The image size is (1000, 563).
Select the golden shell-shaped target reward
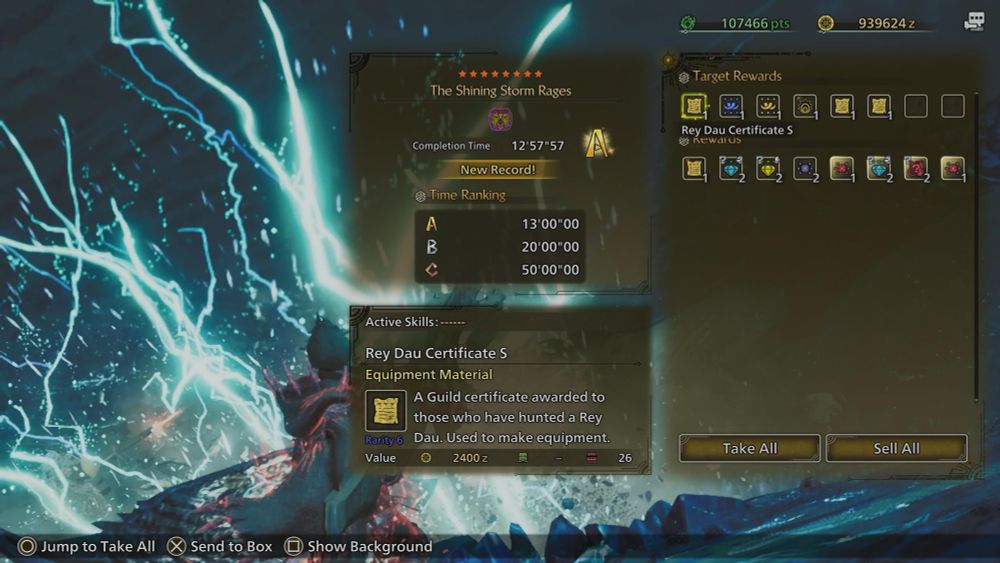pos(805,106)
